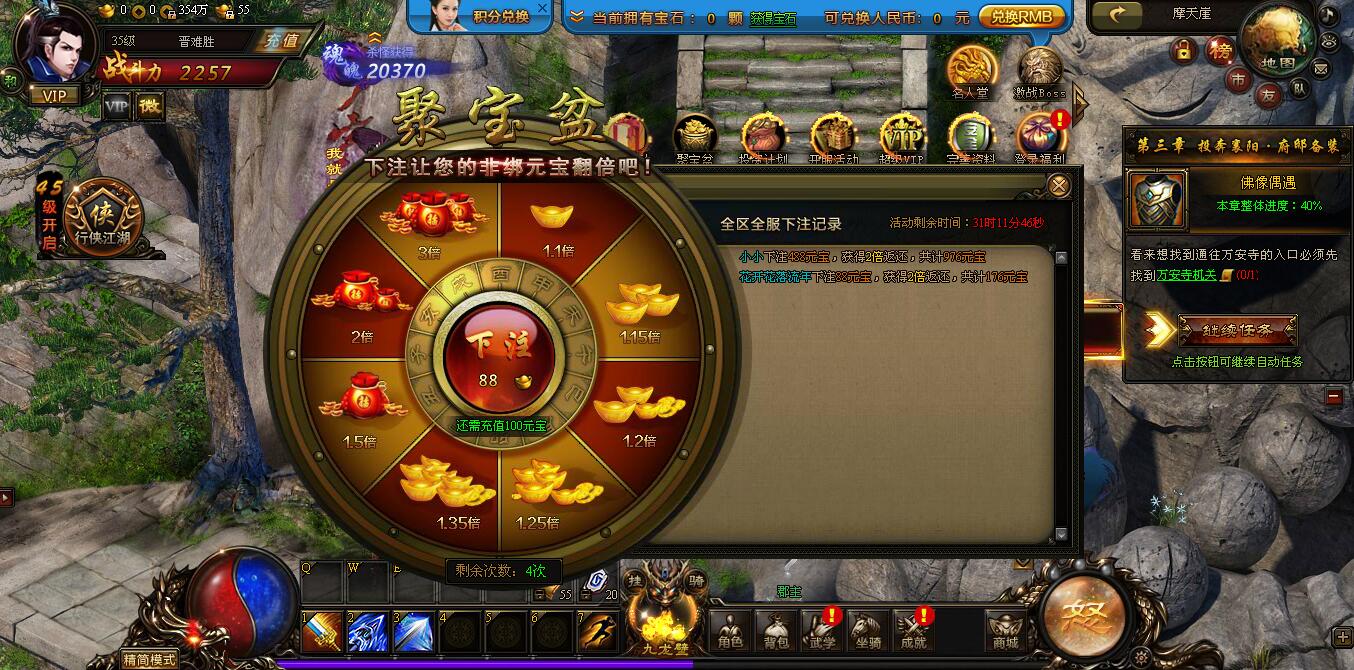Open the 名人堂 hall of fame icon

(x=969, y=70)
